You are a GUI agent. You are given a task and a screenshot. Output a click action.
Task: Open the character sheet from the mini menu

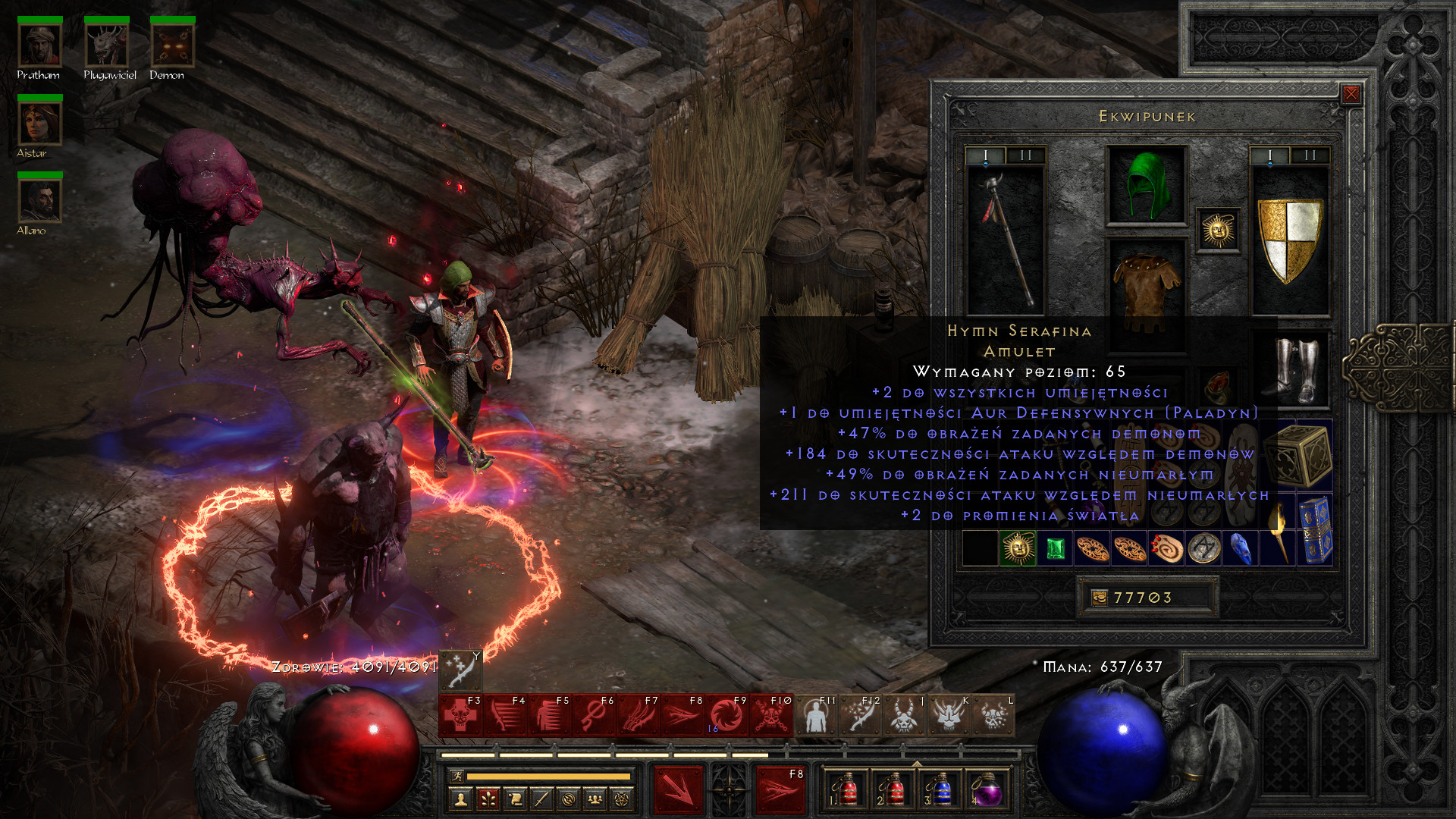point(460,799)
